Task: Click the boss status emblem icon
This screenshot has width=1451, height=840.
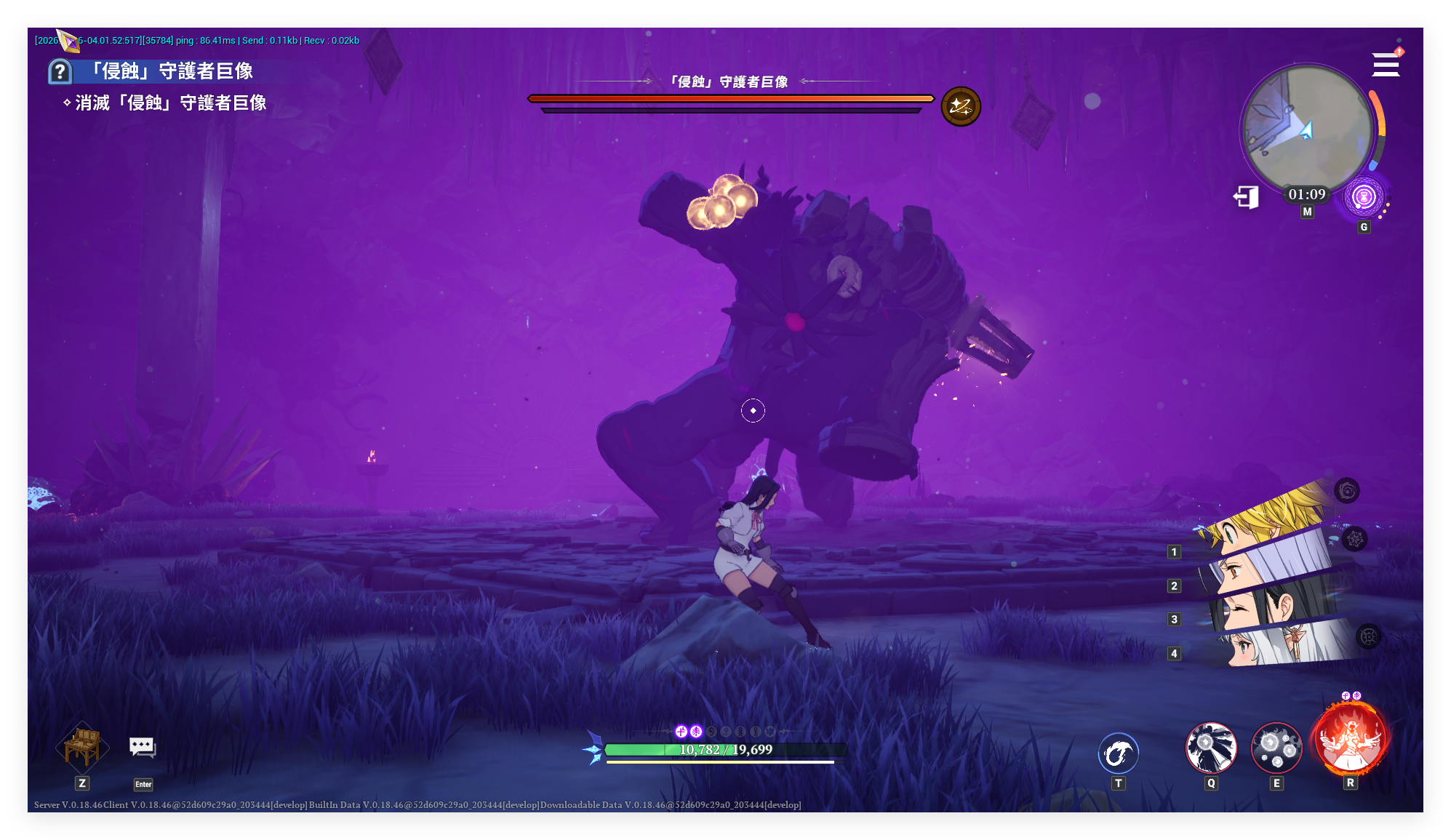Action: pyautogui.click(x=961, y=107)
